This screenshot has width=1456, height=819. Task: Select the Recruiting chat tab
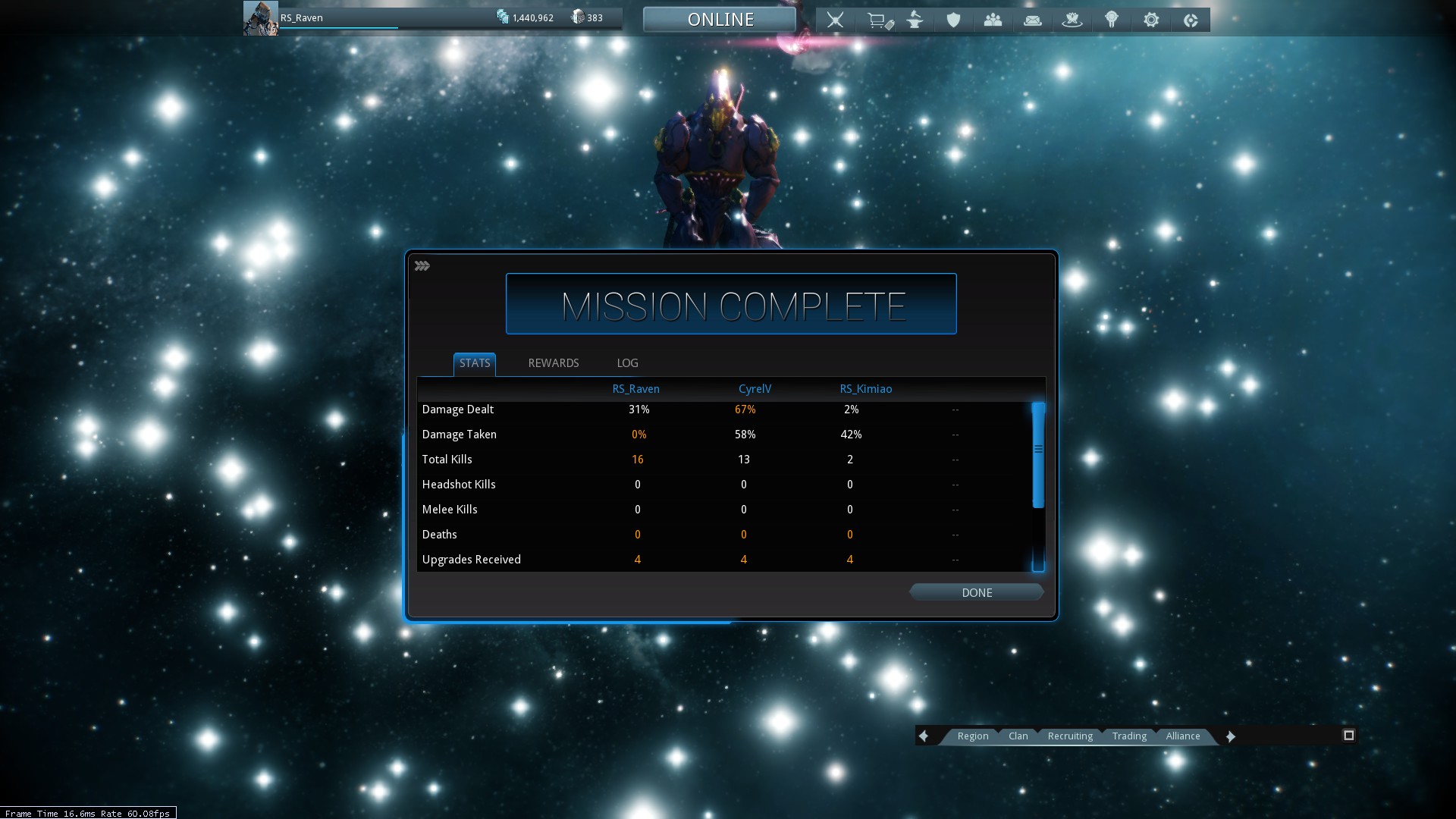coord(1070,736)
